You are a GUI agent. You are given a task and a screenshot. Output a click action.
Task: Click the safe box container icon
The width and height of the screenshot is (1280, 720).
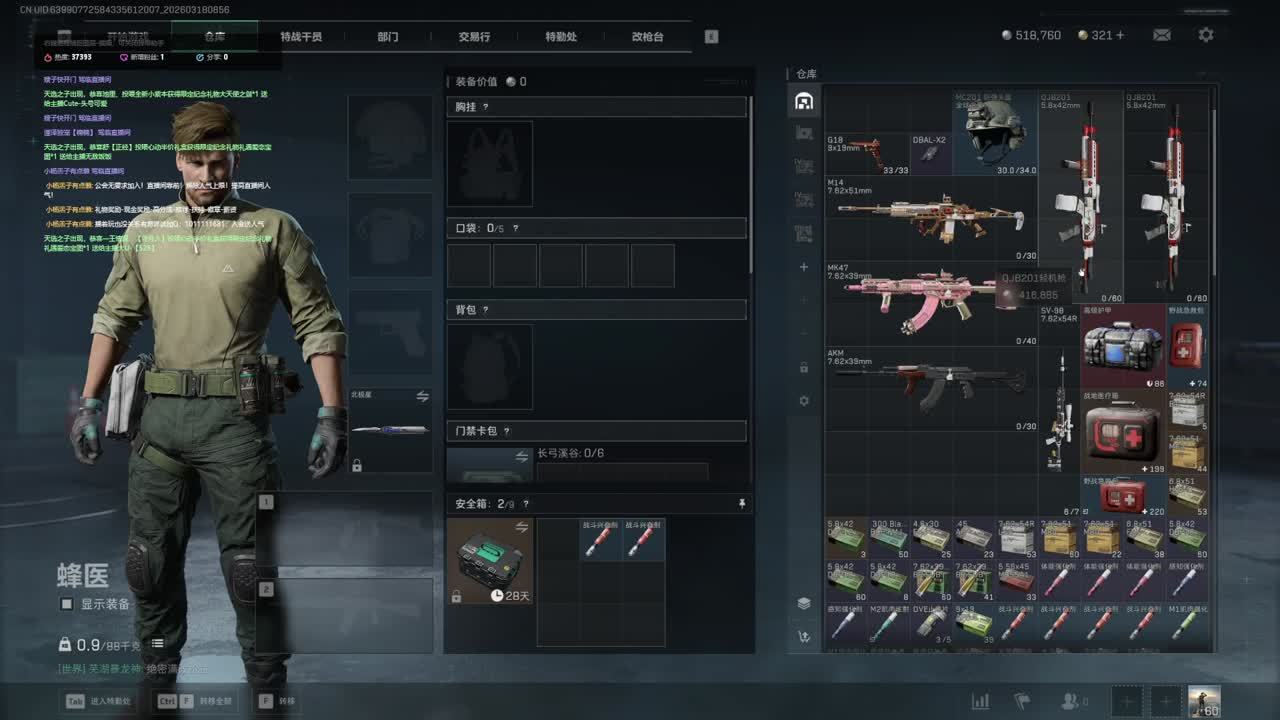pos(490,561)
